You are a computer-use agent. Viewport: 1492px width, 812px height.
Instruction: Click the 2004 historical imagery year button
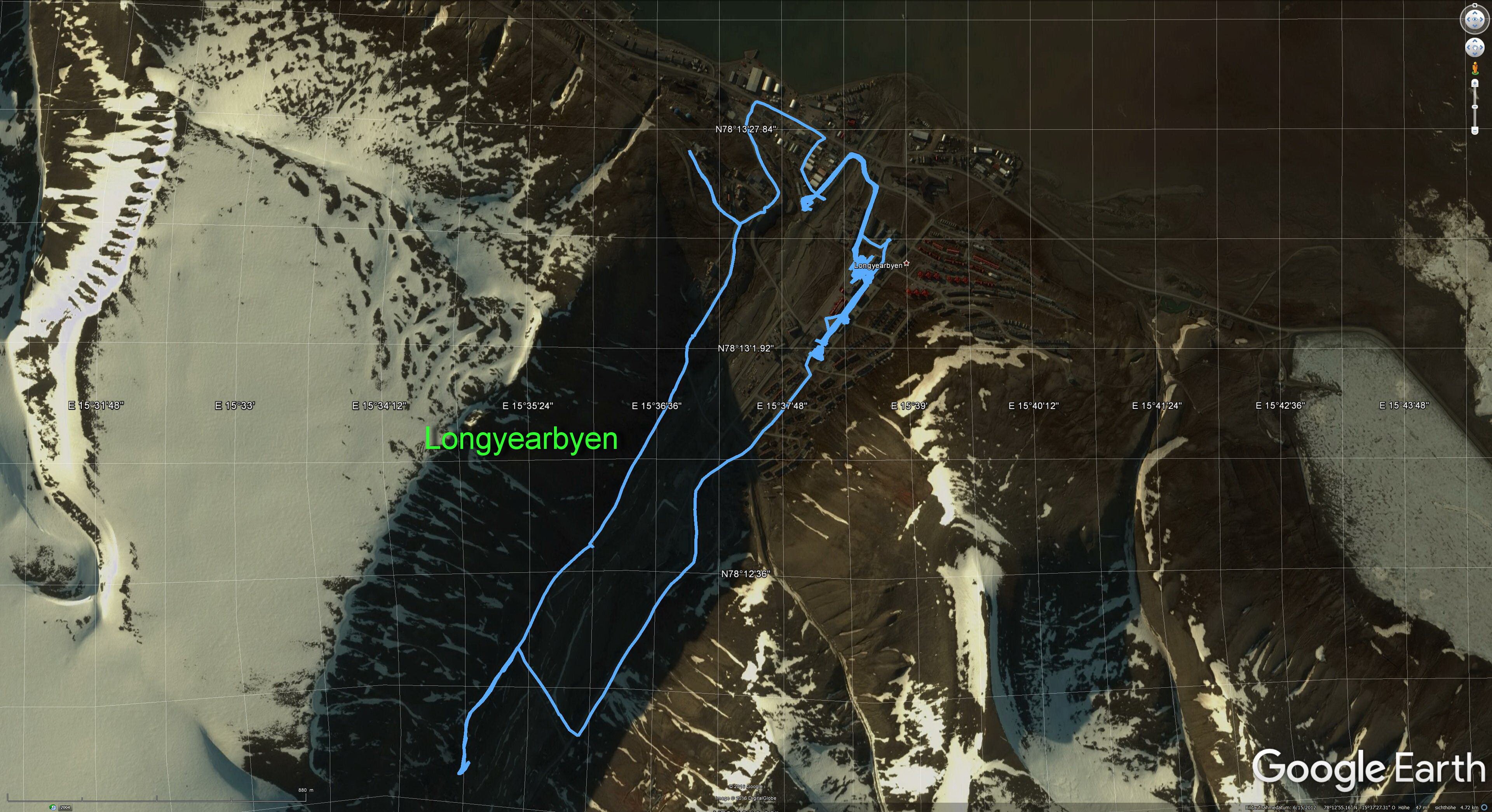click(65, 807)
